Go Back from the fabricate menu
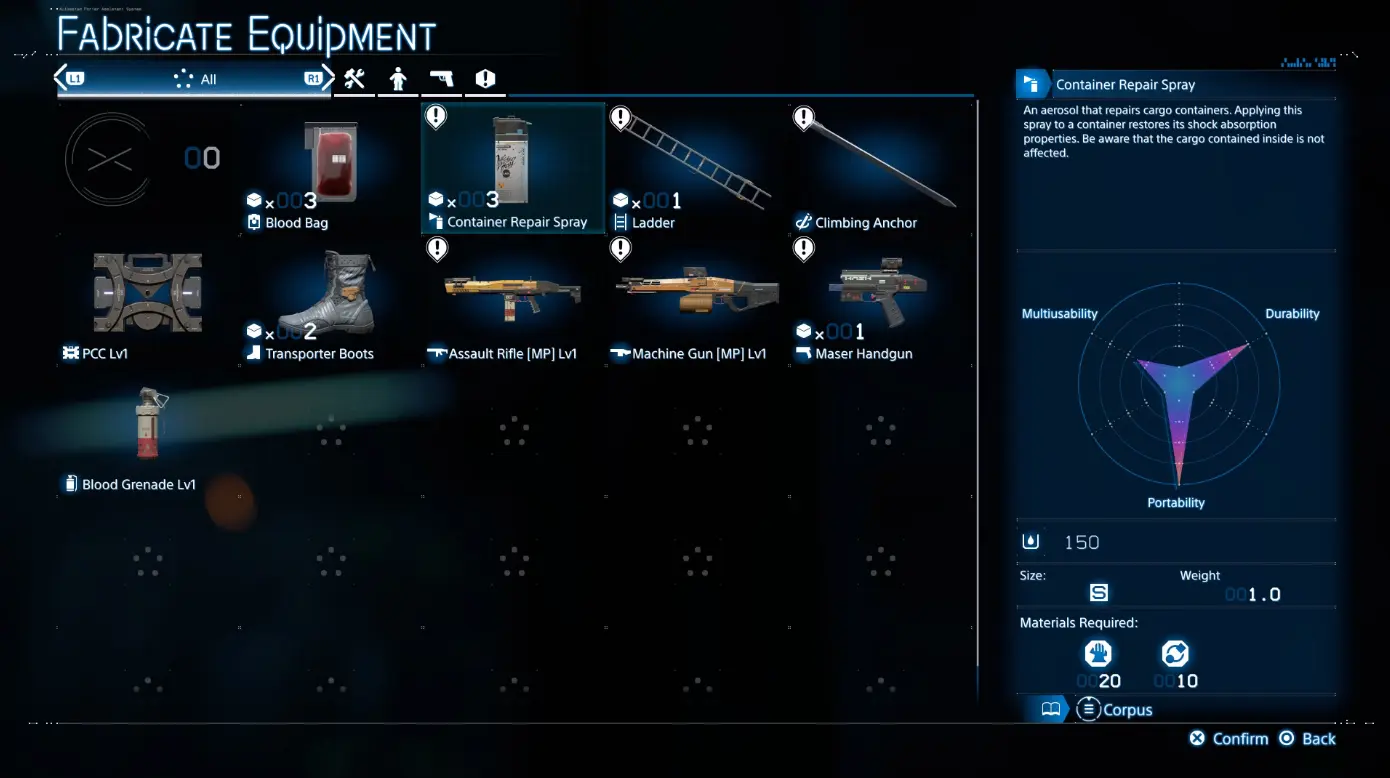Viewport: 1390px width, 778px height. pos(1308,739)
